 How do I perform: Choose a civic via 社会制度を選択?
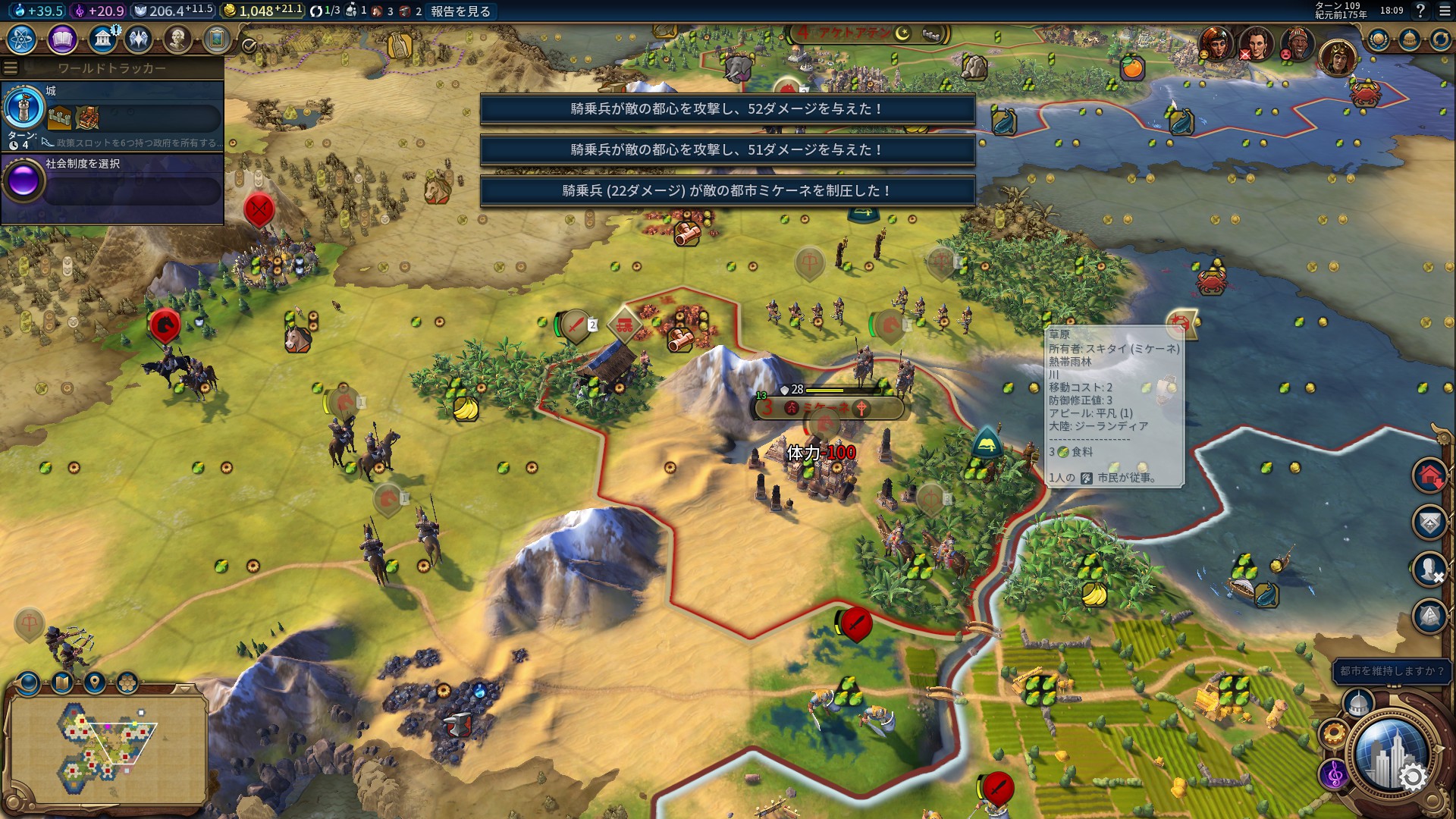tap(112, 182)
